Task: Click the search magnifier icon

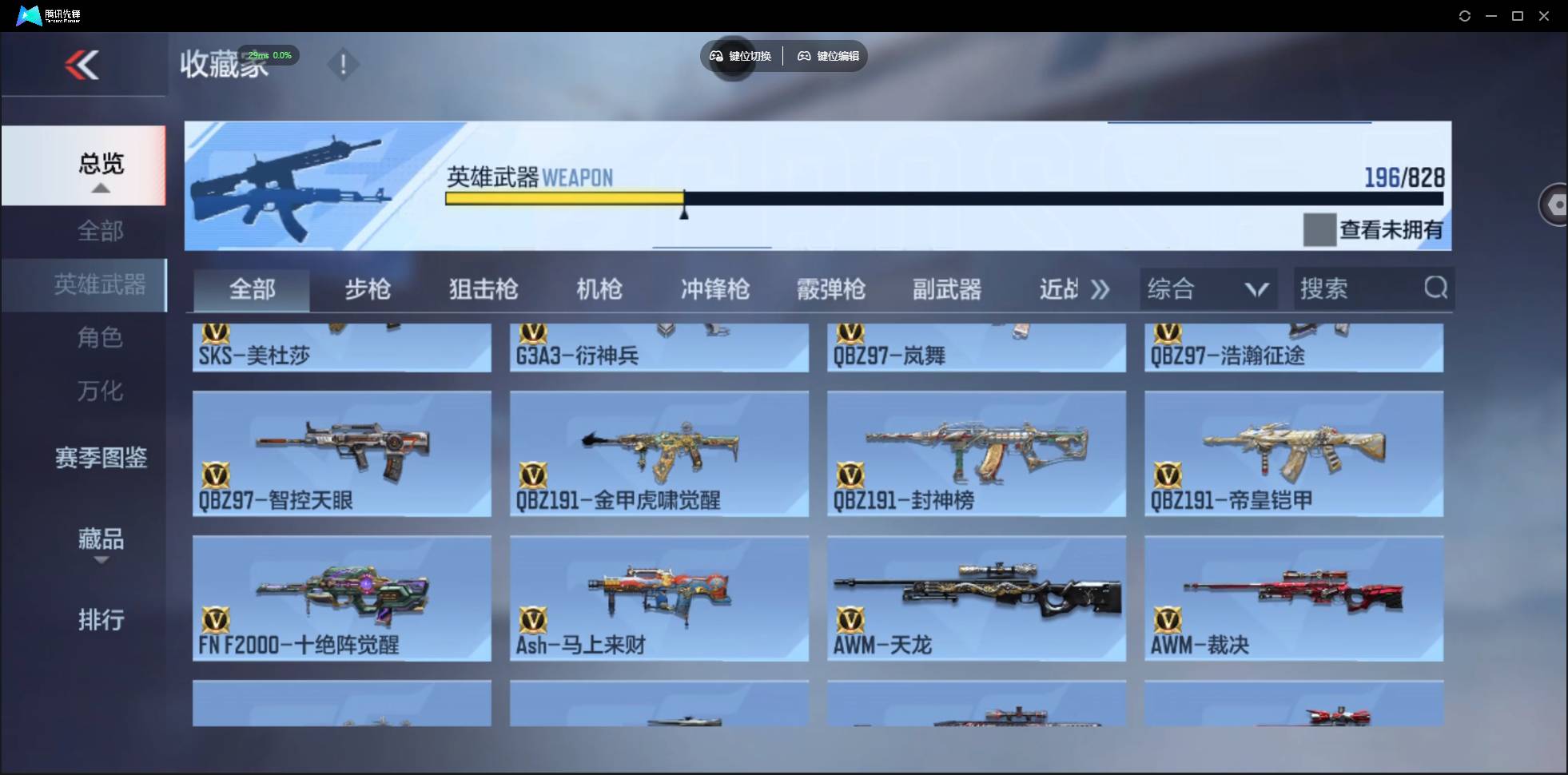Action: [x=1435, y=288]
